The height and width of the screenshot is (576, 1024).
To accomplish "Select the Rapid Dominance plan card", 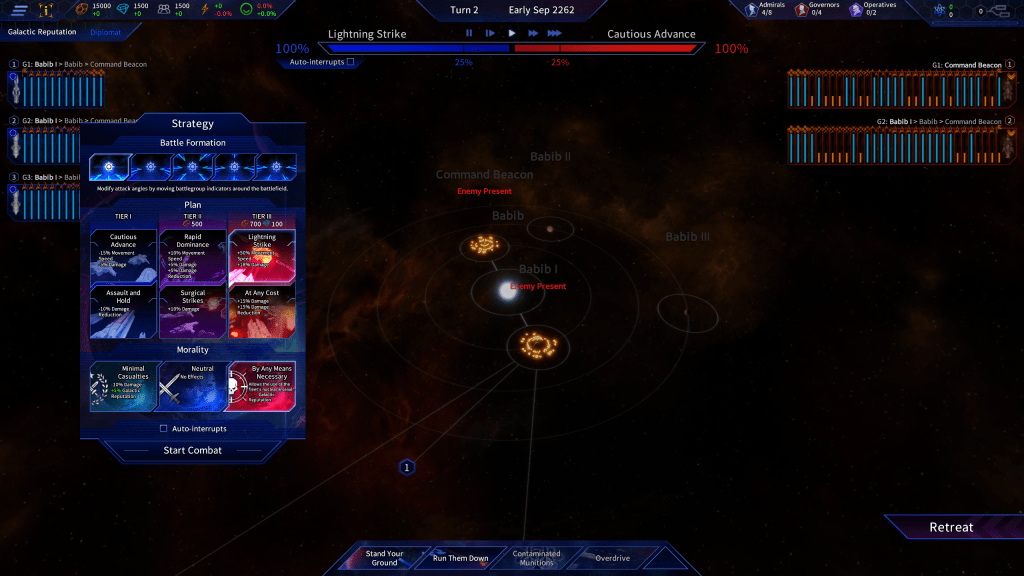I will 193,256.
